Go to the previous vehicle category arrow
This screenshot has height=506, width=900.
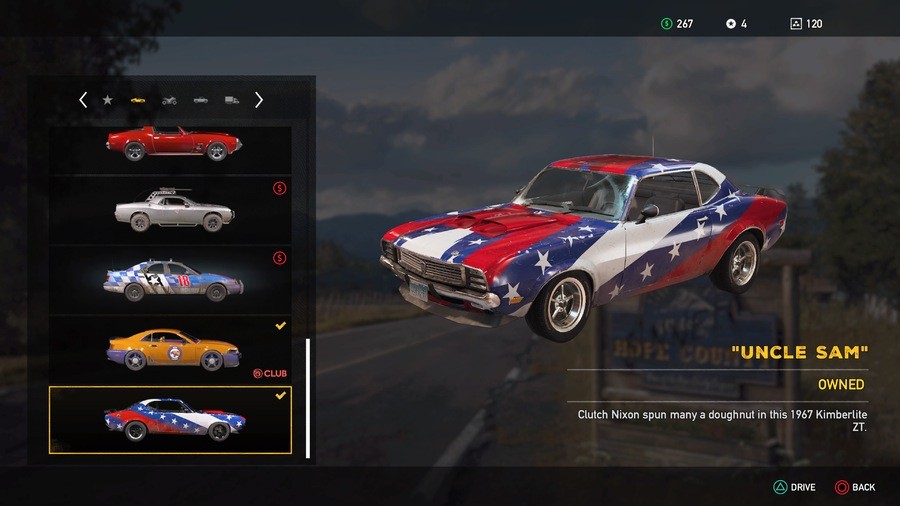pyautogui.click(x=83, y=100)
